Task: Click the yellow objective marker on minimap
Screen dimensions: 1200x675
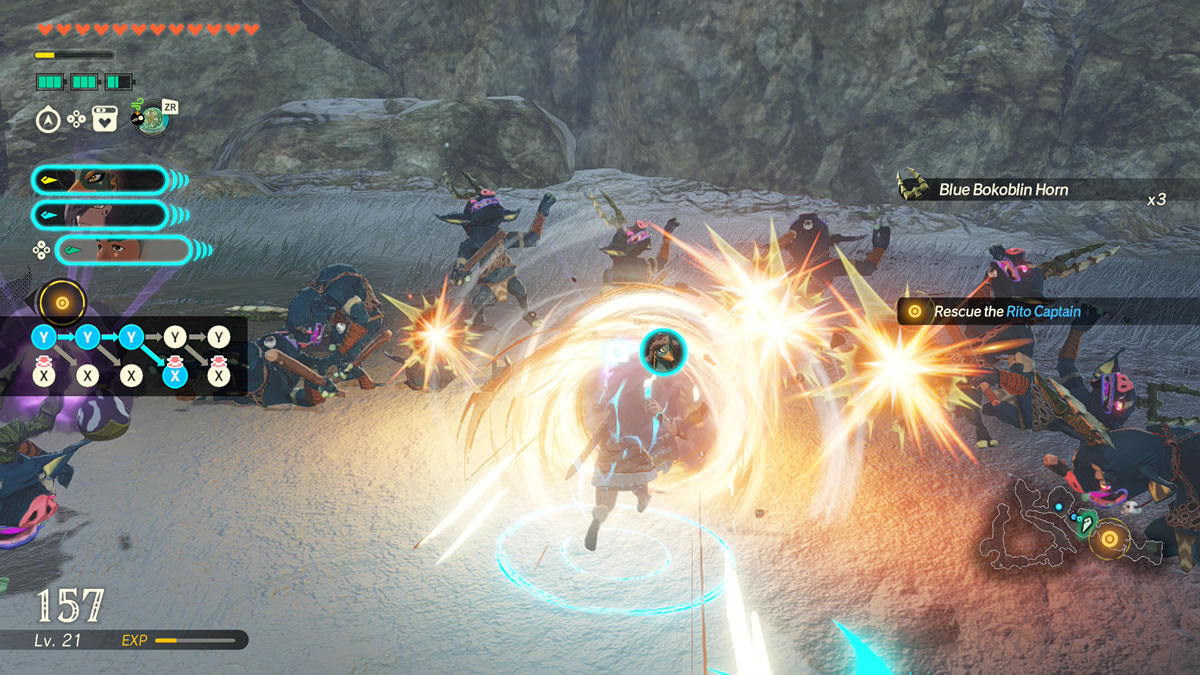Action: 1108,541
